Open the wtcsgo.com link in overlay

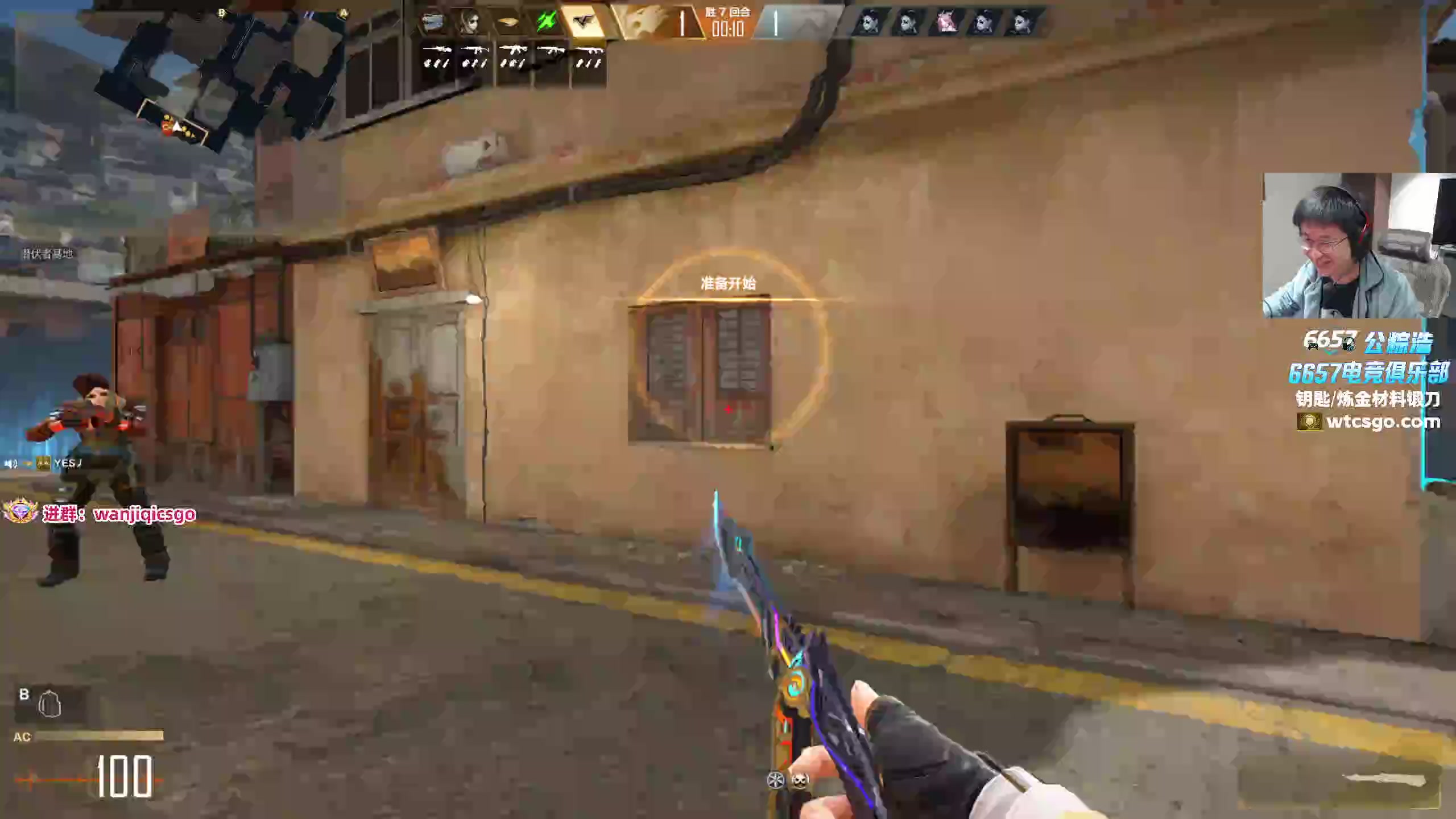(x=1382, y=422)
